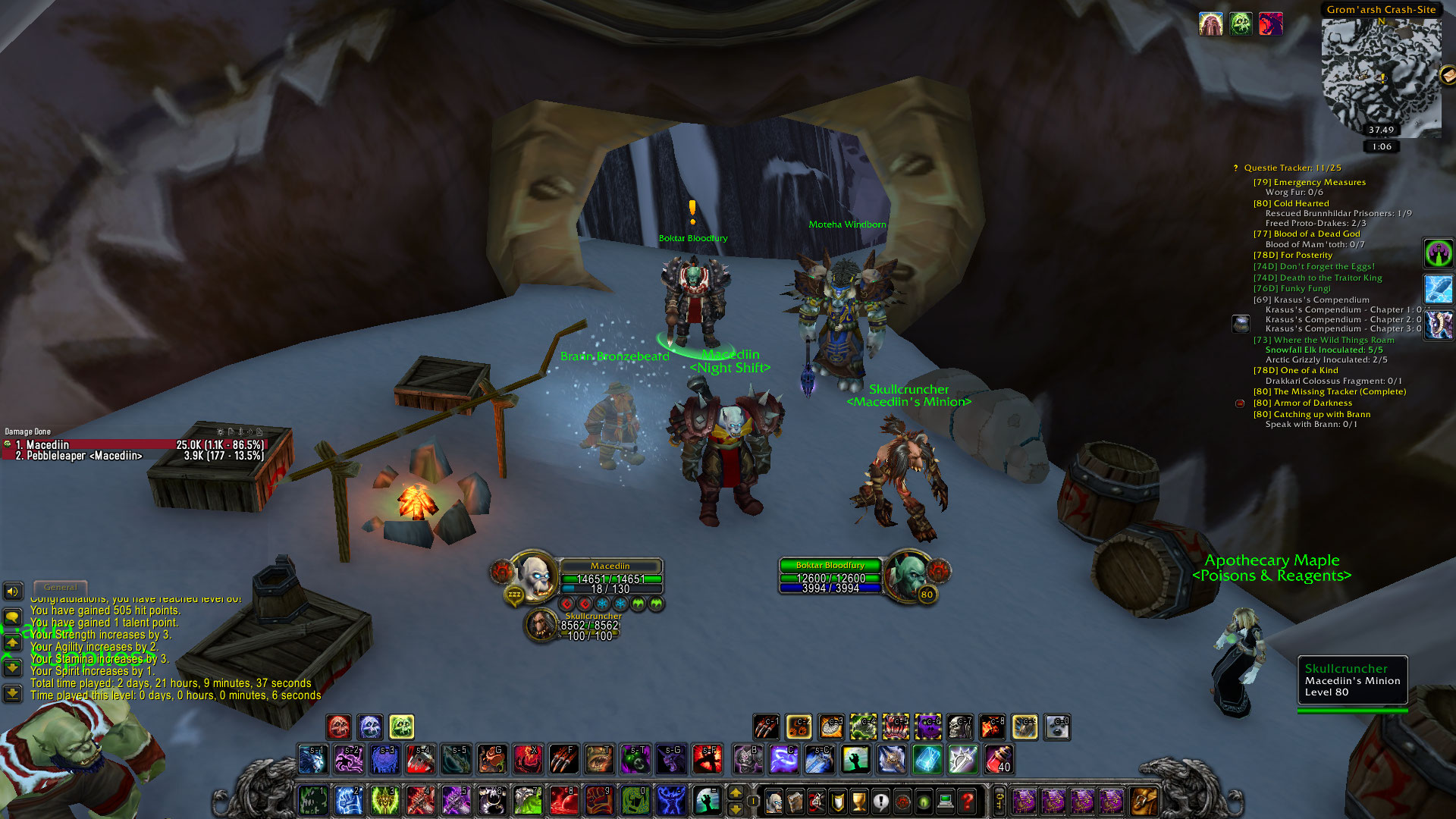This screenshot has width=1456, height=819.
Task: Switch to the General chat tab
Action: pyautogui.click(x=61, y=588)
